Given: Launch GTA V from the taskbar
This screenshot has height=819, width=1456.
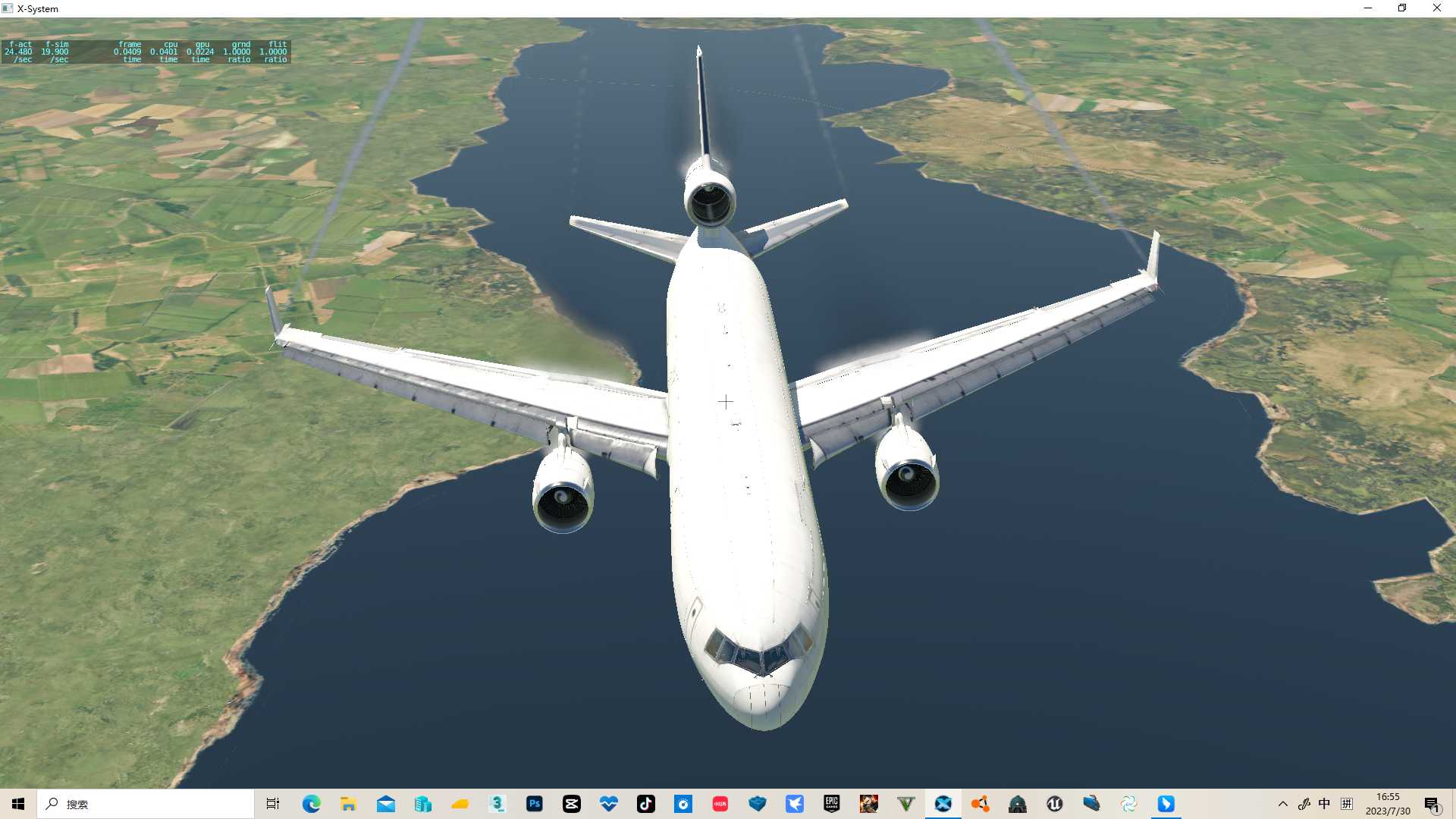Looking at the screenshot, I should click(907, 804).
